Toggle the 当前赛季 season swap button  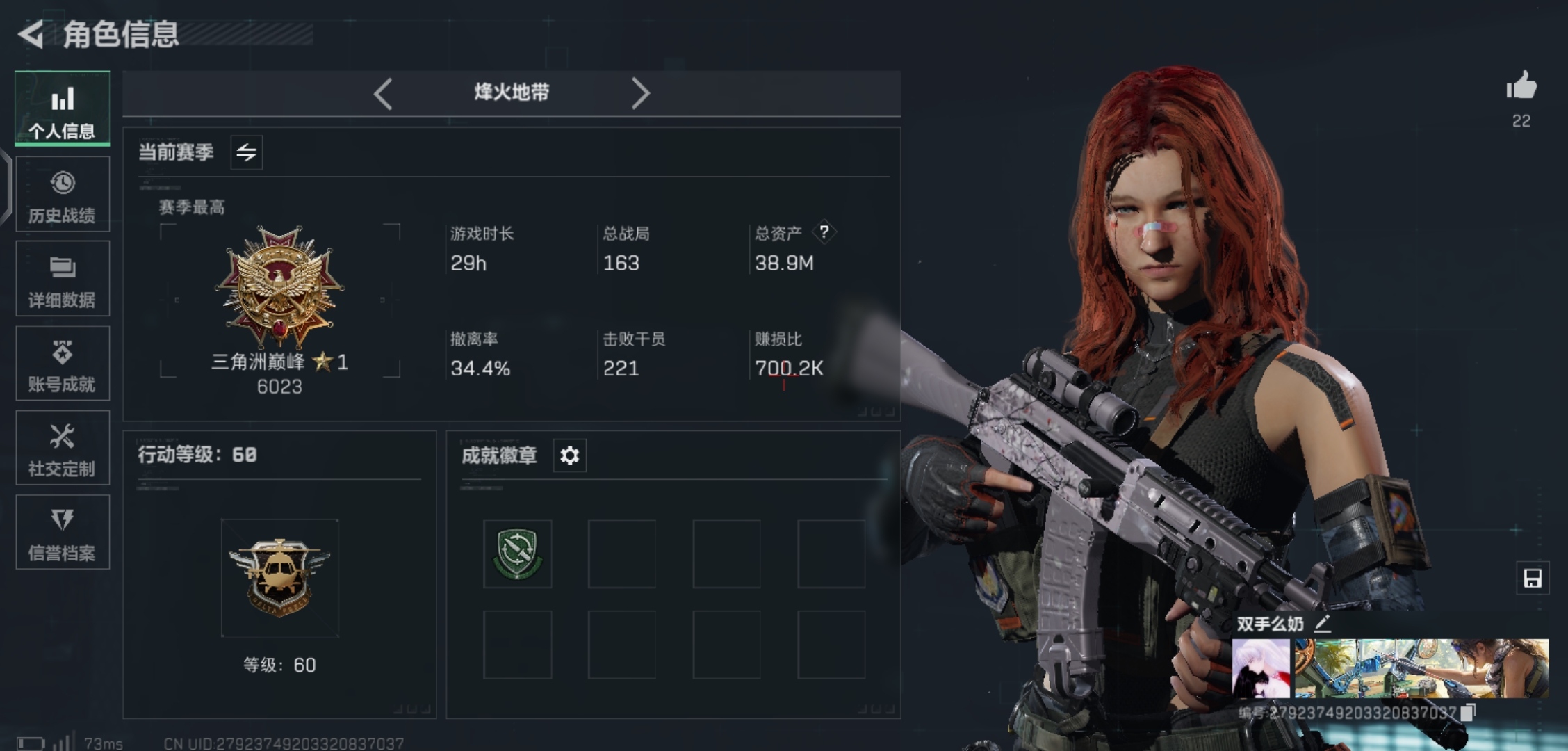click(x=247, y=152)
